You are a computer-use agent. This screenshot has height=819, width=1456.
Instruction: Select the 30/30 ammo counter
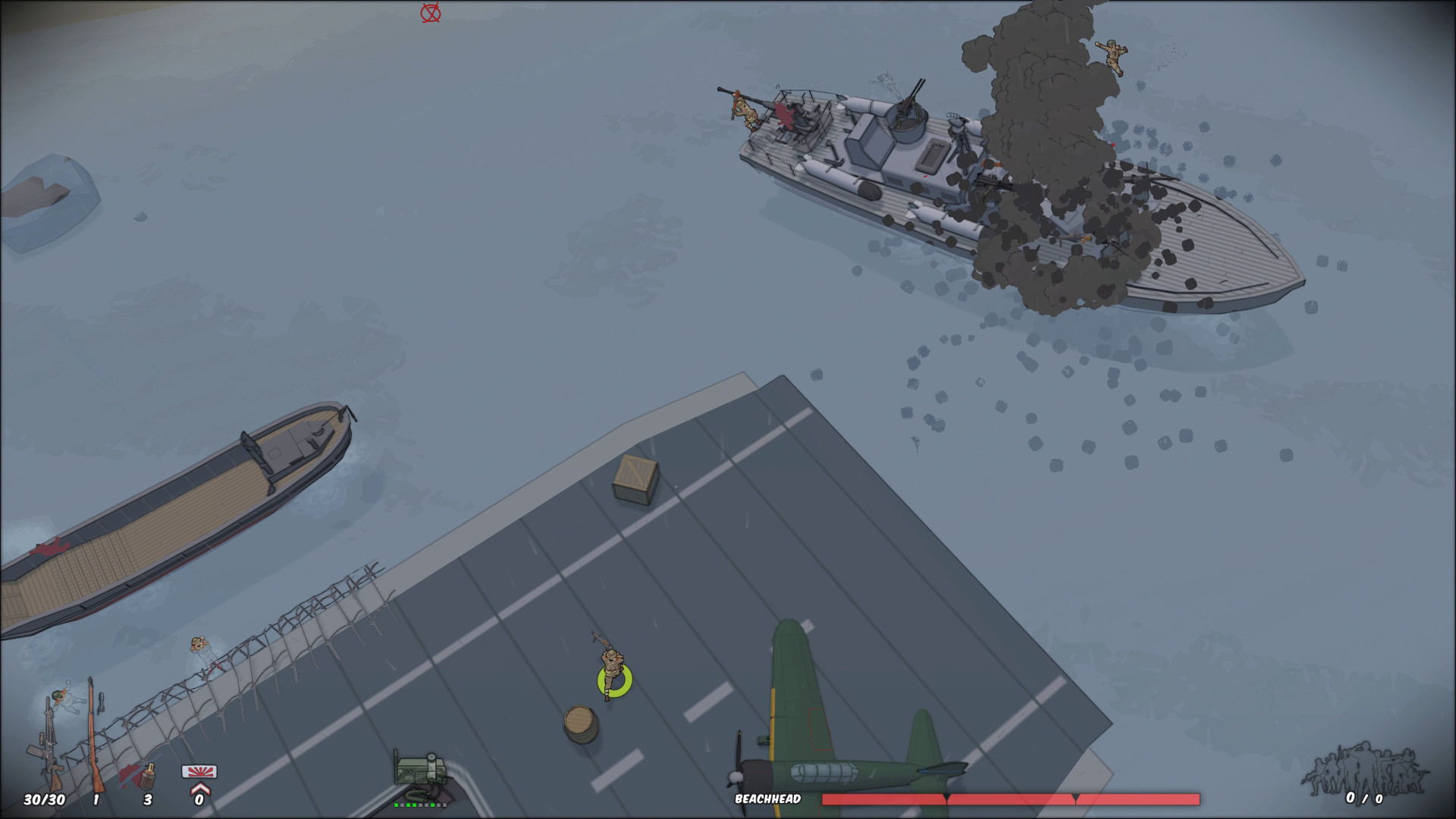(x=44, y=798)
